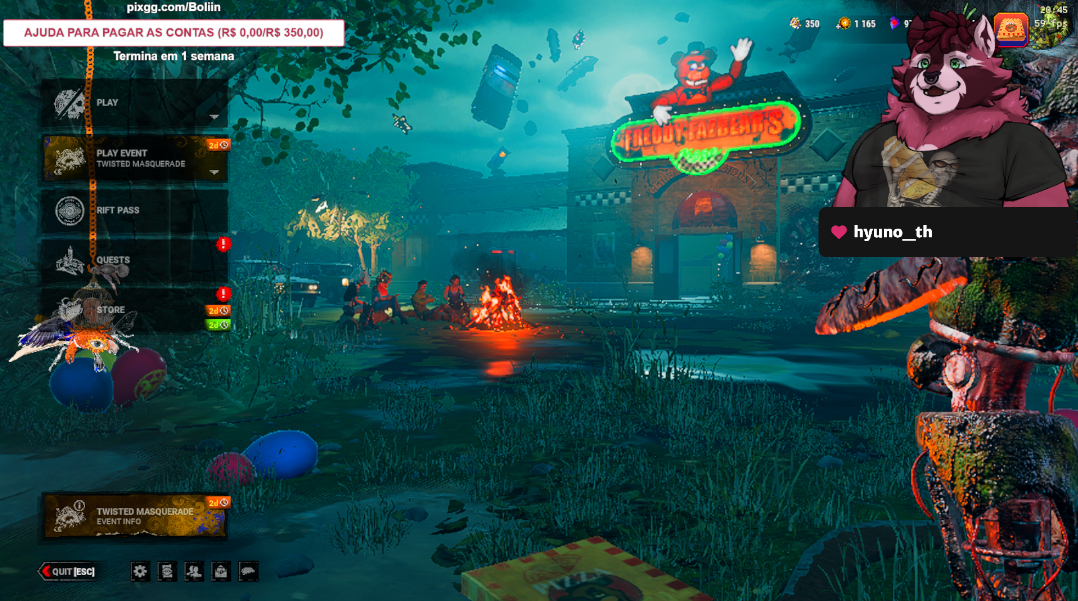Click the Quit button
This screenshot has width=1078, height=601.
point(68,571)
